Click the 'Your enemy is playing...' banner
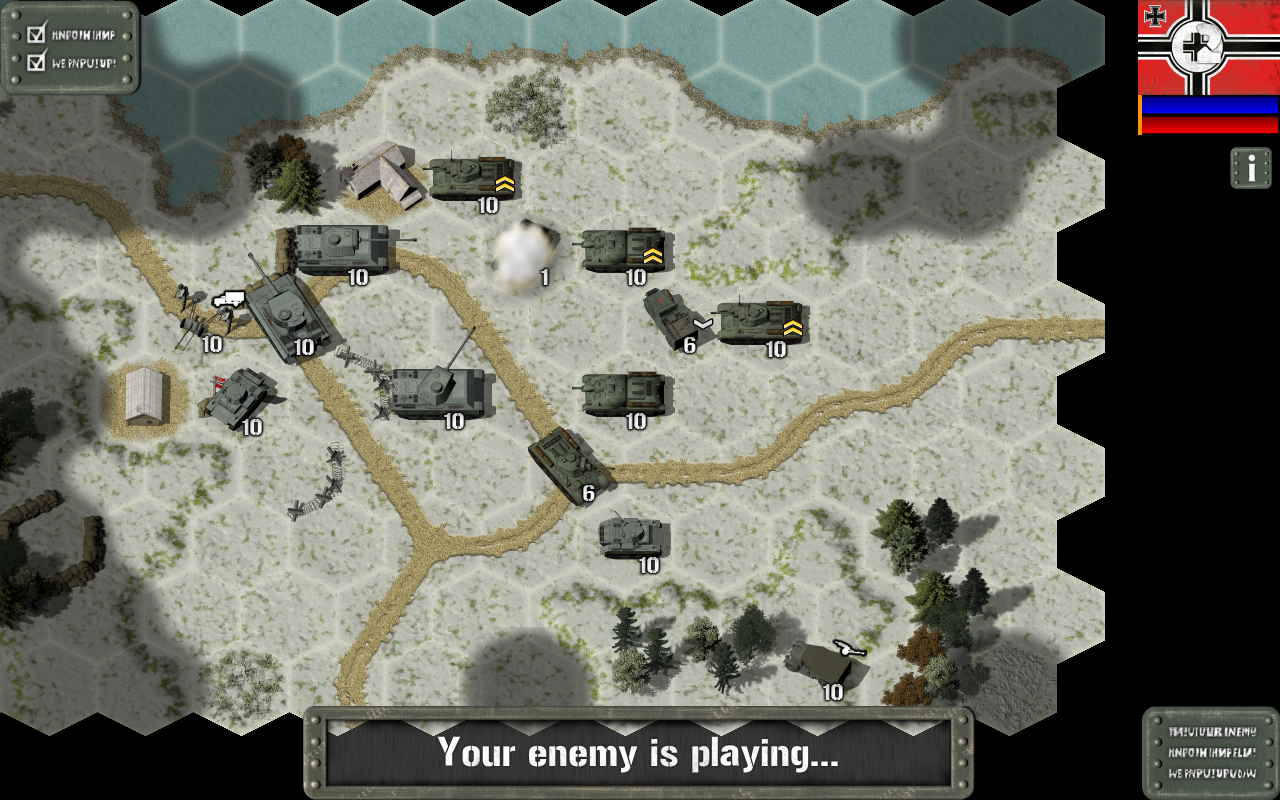 [640, 752]
